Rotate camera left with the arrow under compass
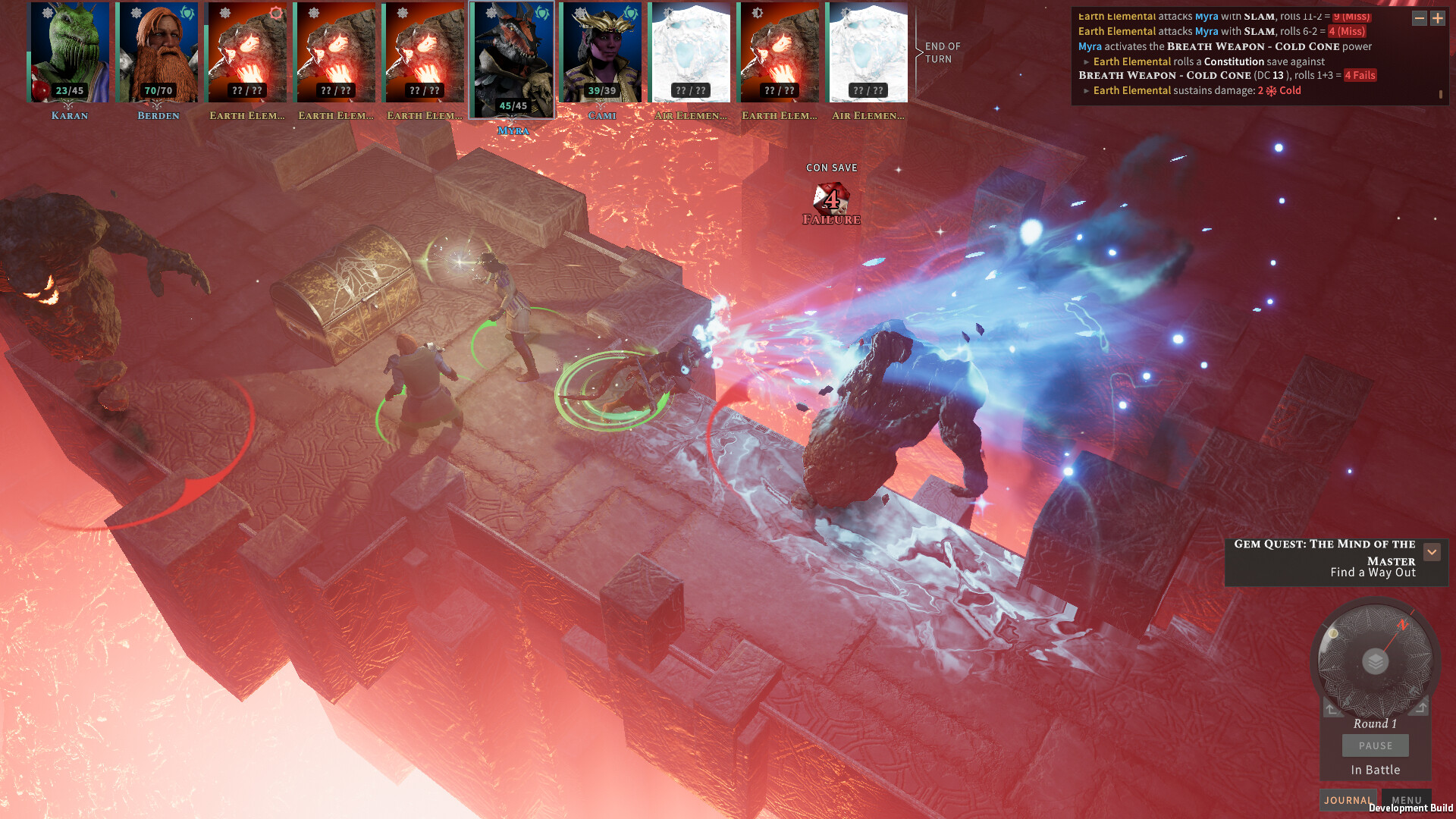 [x=1330, y=709]
